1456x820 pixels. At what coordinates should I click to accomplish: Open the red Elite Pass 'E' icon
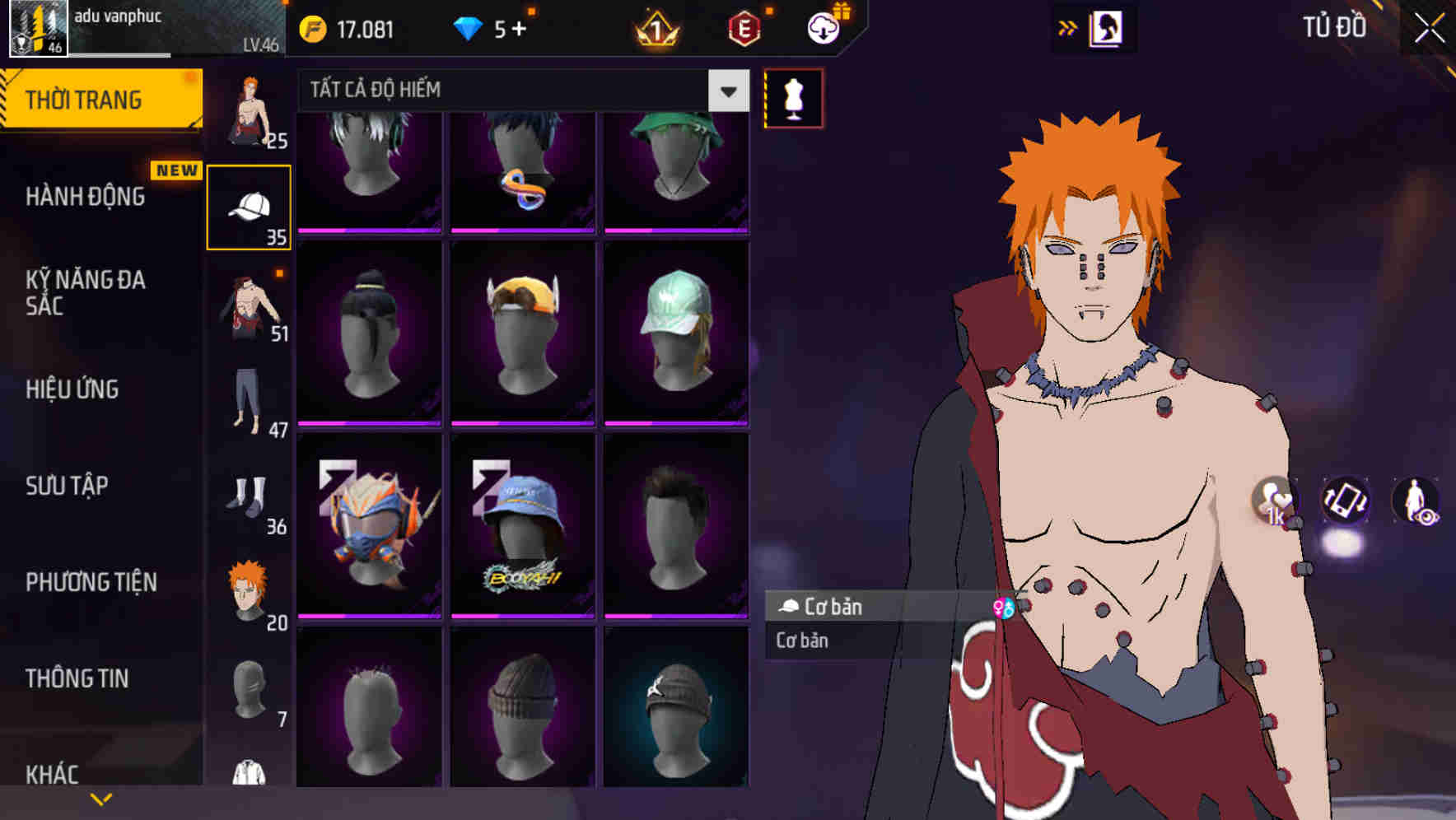[744, 27]
